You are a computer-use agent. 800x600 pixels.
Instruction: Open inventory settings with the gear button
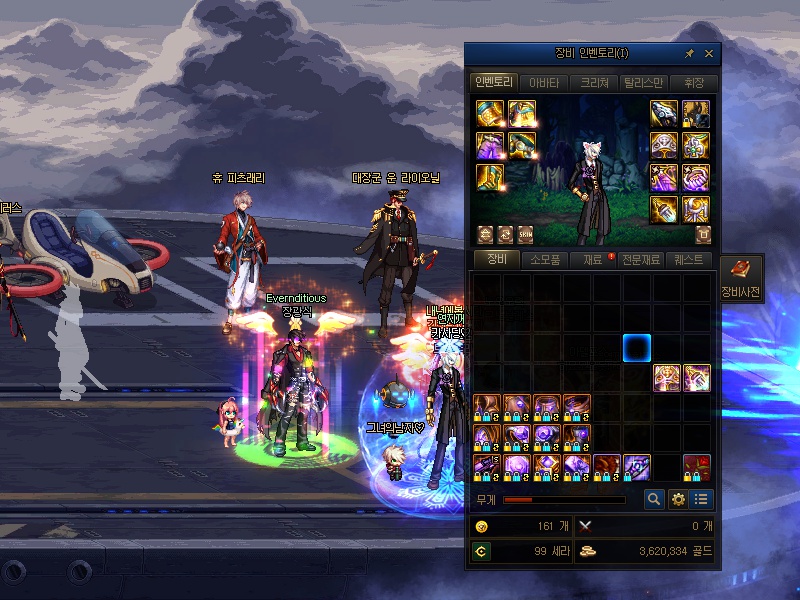coord(678,499)
